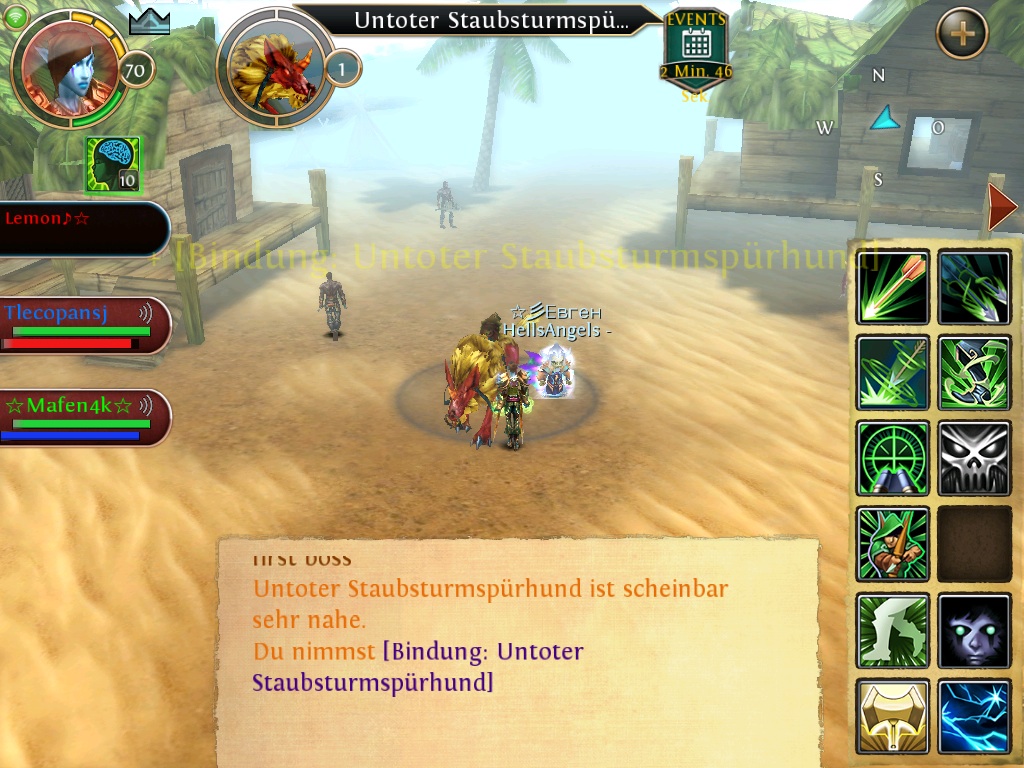Expand the red arrow side panel

[1001, 207]
